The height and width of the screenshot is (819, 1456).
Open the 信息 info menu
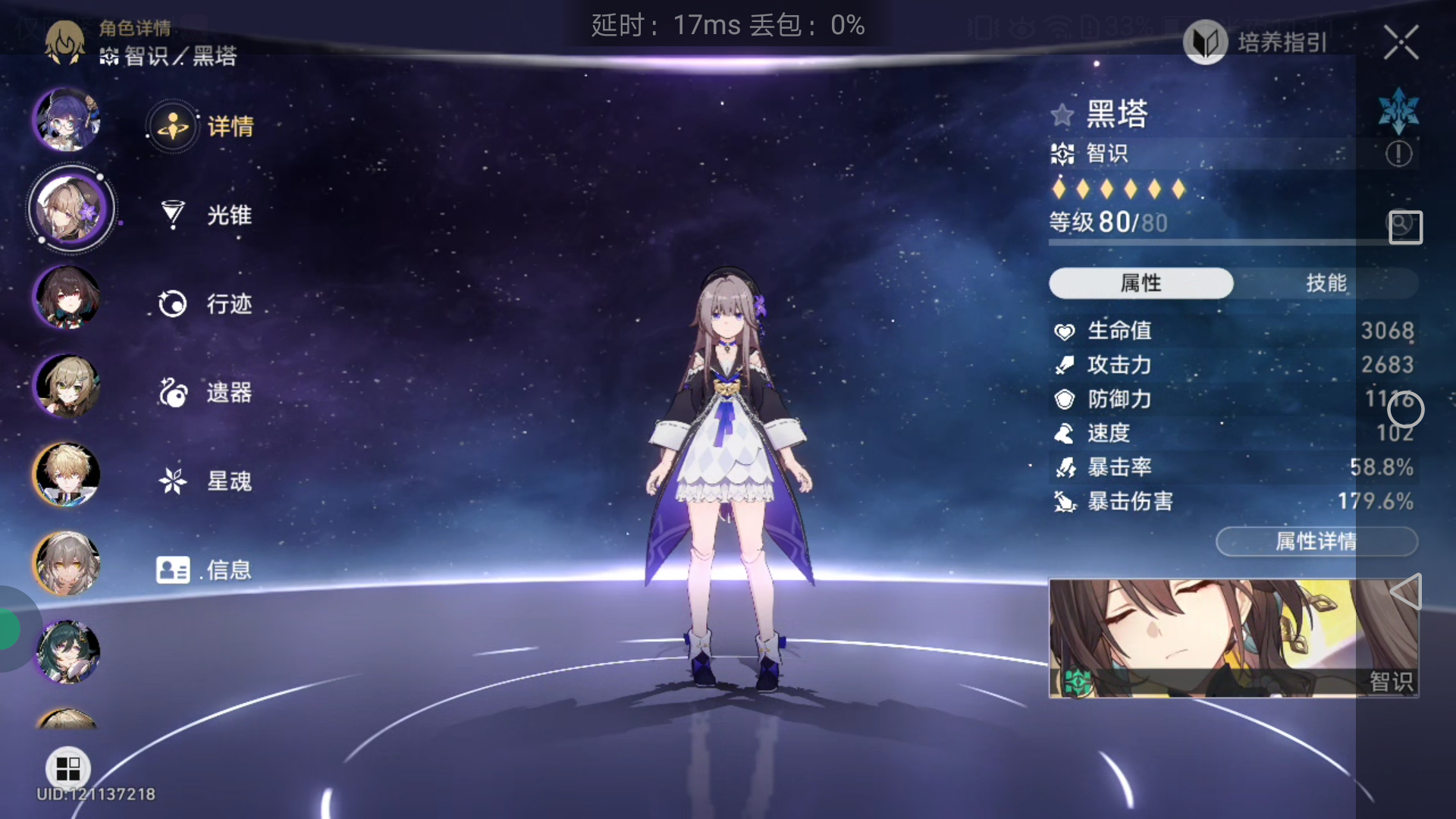[203, 570]
